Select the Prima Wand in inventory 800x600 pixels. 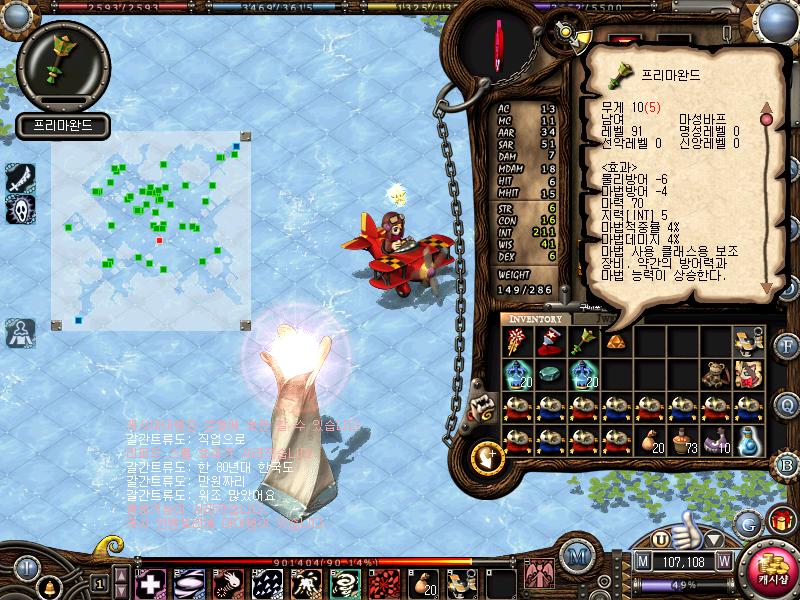click(583, 342)
